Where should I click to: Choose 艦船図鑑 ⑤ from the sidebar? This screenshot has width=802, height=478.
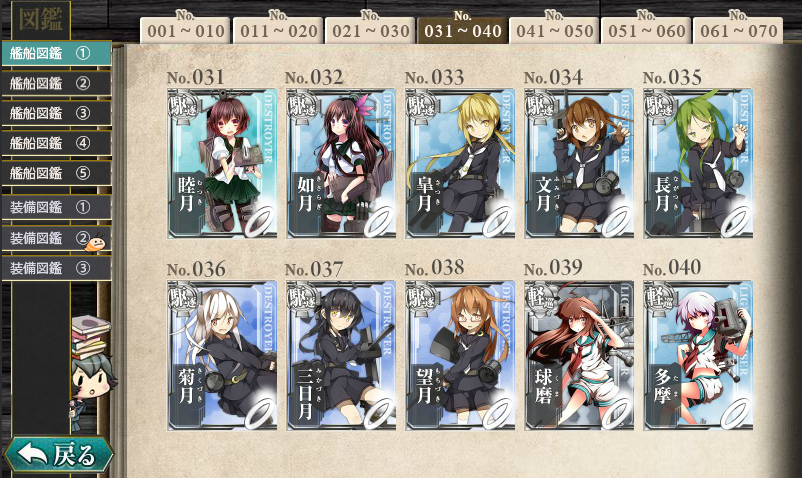[x=55, y=173]
